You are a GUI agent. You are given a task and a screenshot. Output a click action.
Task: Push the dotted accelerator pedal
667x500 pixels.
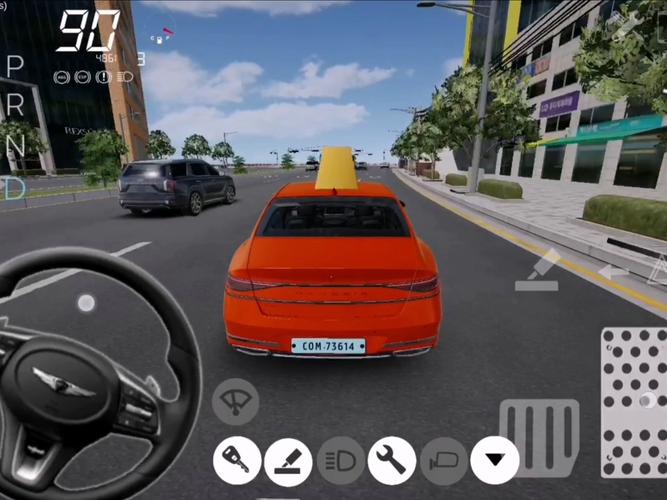(x=634, y=401)
